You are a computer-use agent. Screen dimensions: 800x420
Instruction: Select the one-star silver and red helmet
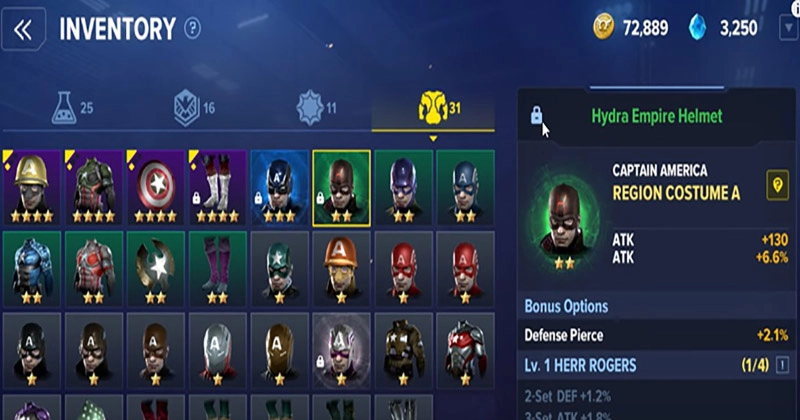pos(218,348)
